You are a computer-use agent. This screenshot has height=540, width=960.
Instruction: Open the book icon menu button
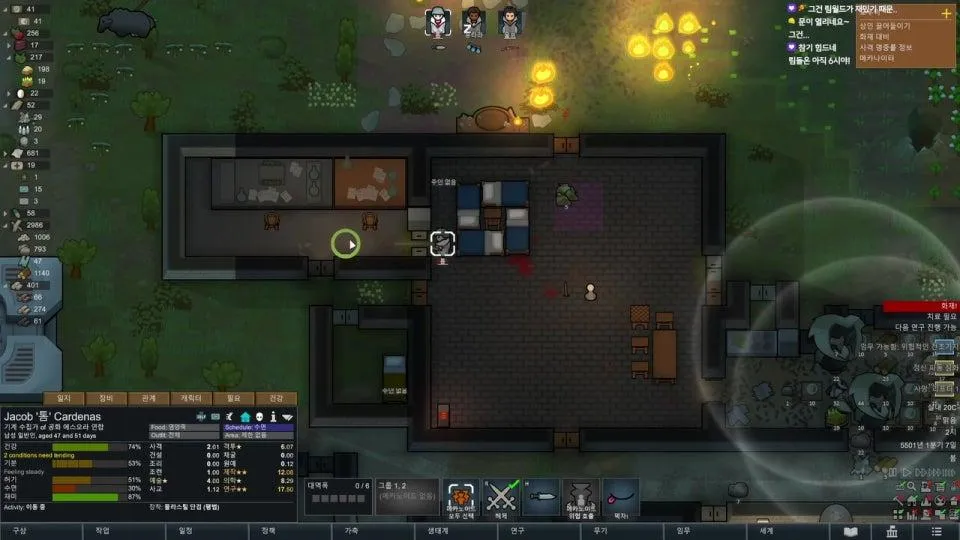pyautogui.click(x=851, y=531)
